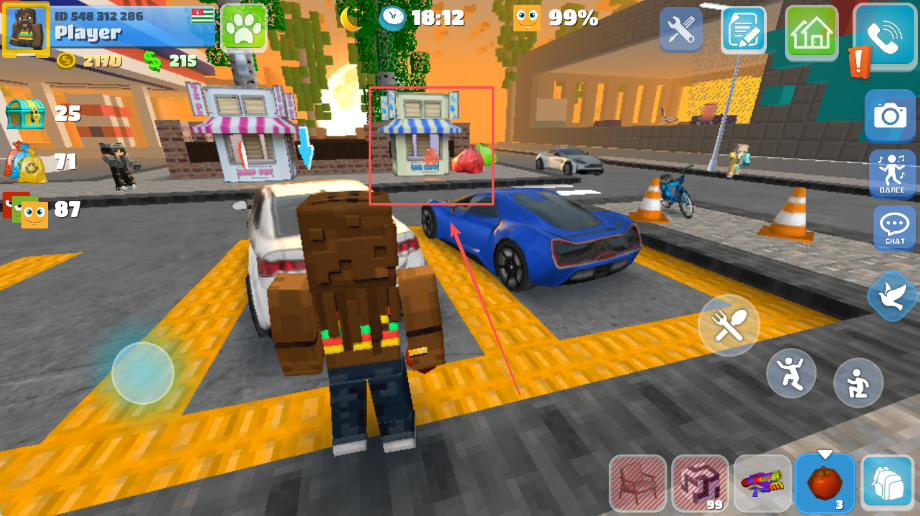Take a photo with the camera button
920x516 pixels.
pos(889,116)
